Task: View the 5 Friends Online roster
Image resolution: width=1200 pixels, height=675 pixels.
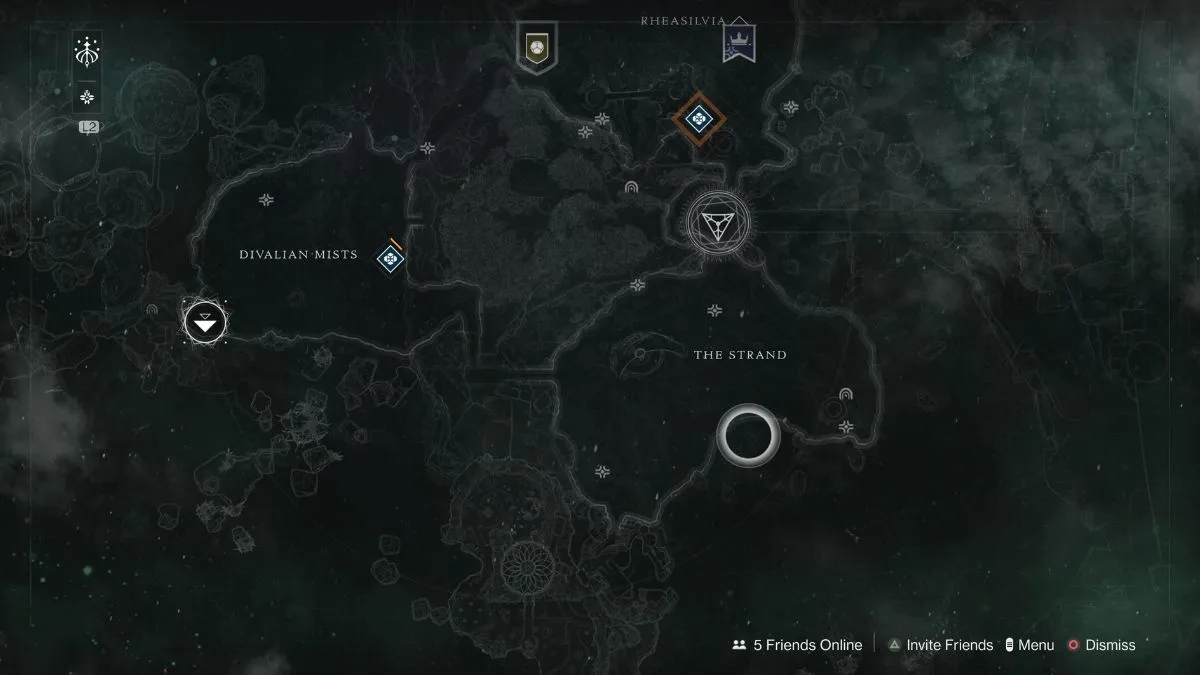Action: pos(797,645)
